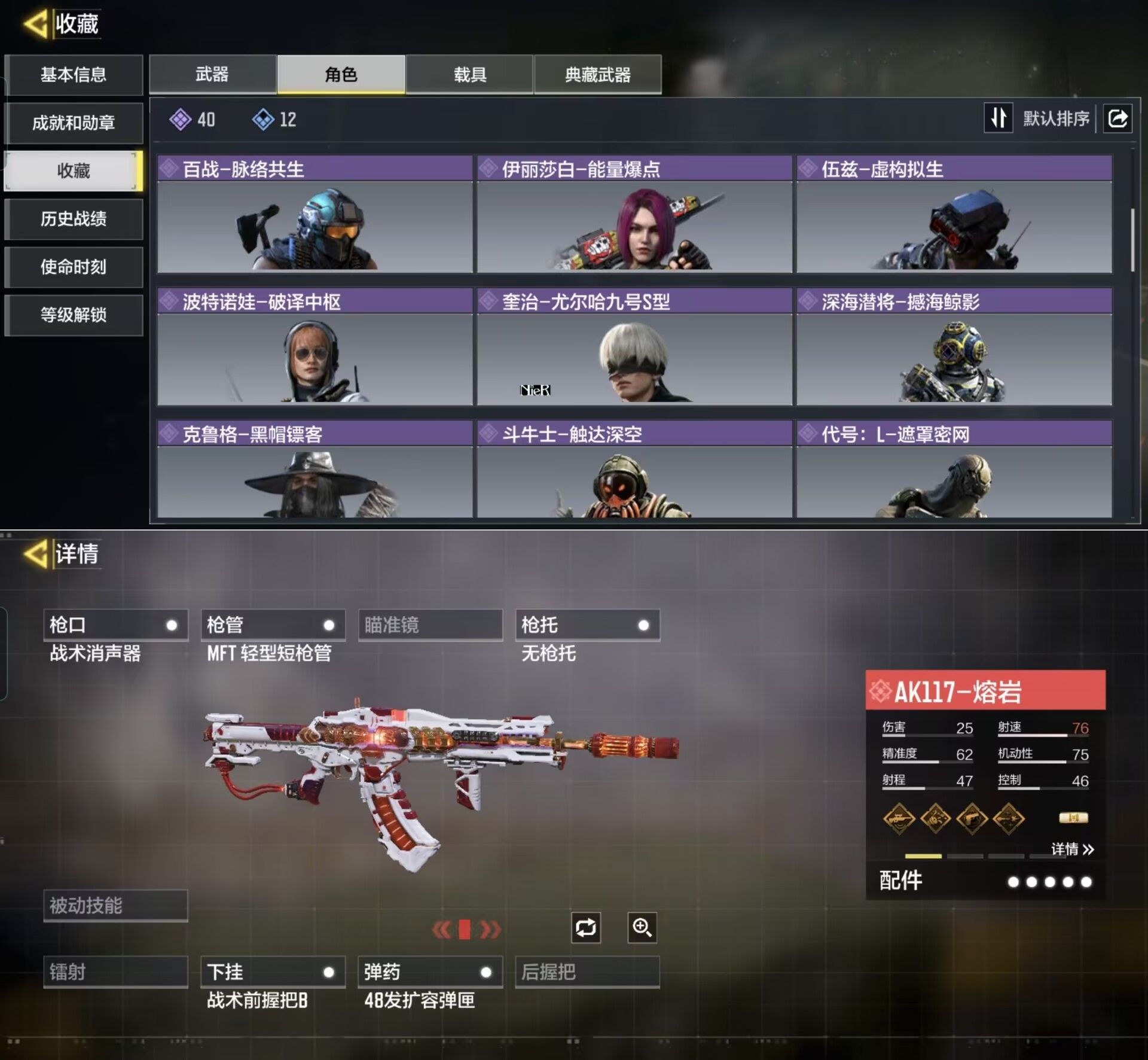
Task: Select 历史战绩 in the side menu
Action: [x=74, y=219]
